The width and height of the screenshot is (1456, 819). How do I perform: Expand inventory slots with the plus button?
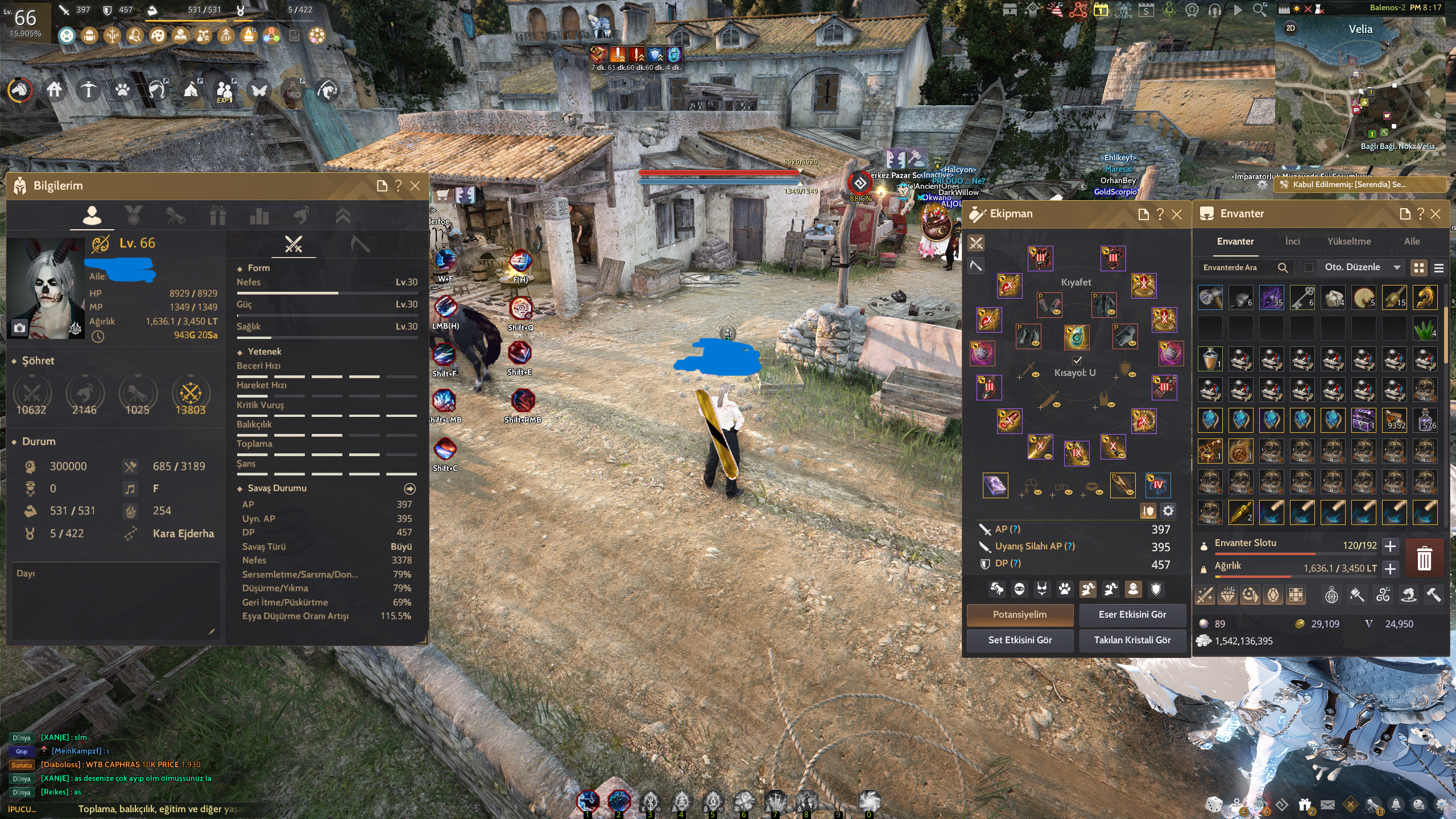pyautogui.click(x=1390, y=547)
